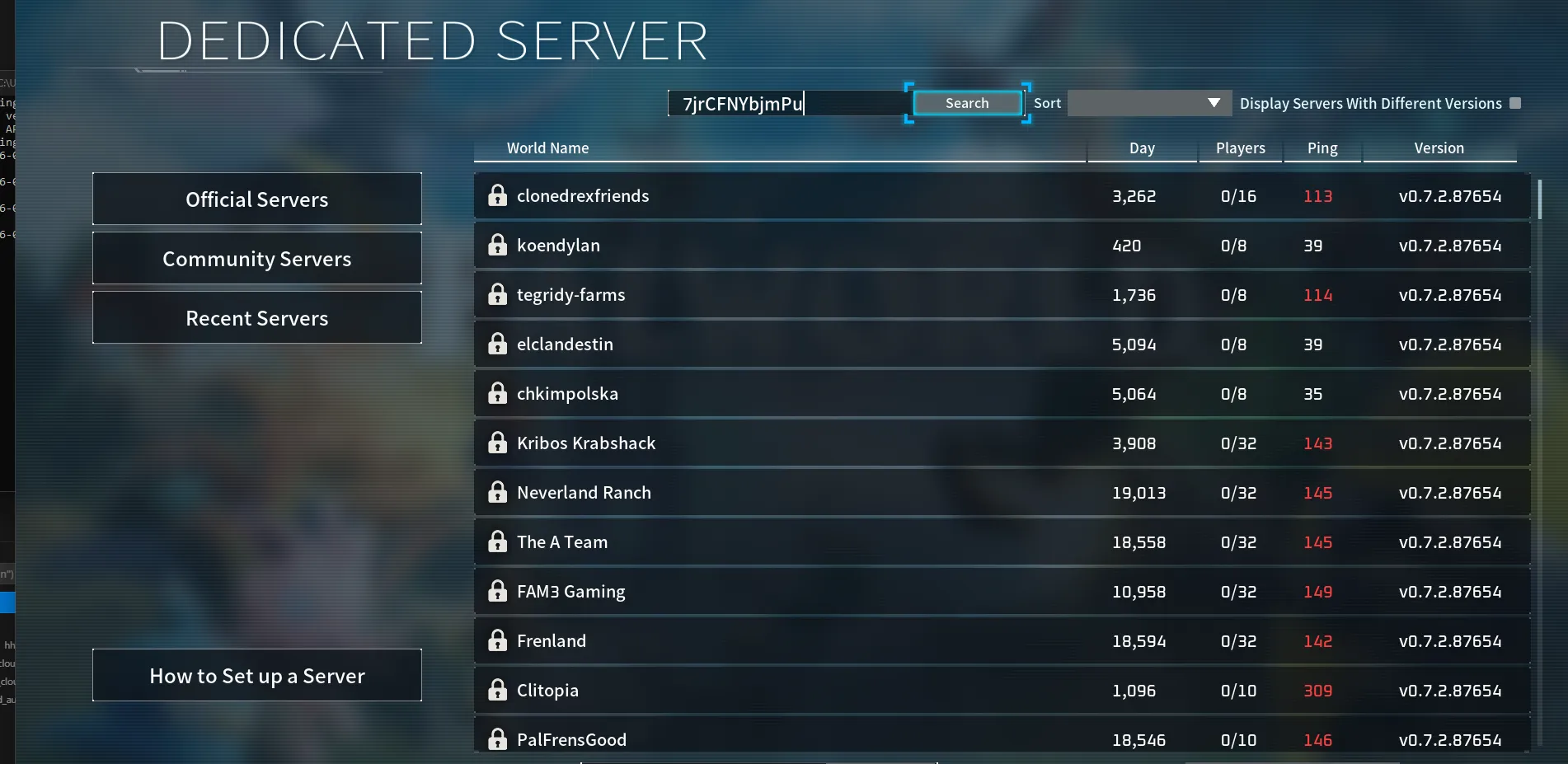Expand the Sort options arrow
The image size is (1568, 764).
tap(1213, 103)
